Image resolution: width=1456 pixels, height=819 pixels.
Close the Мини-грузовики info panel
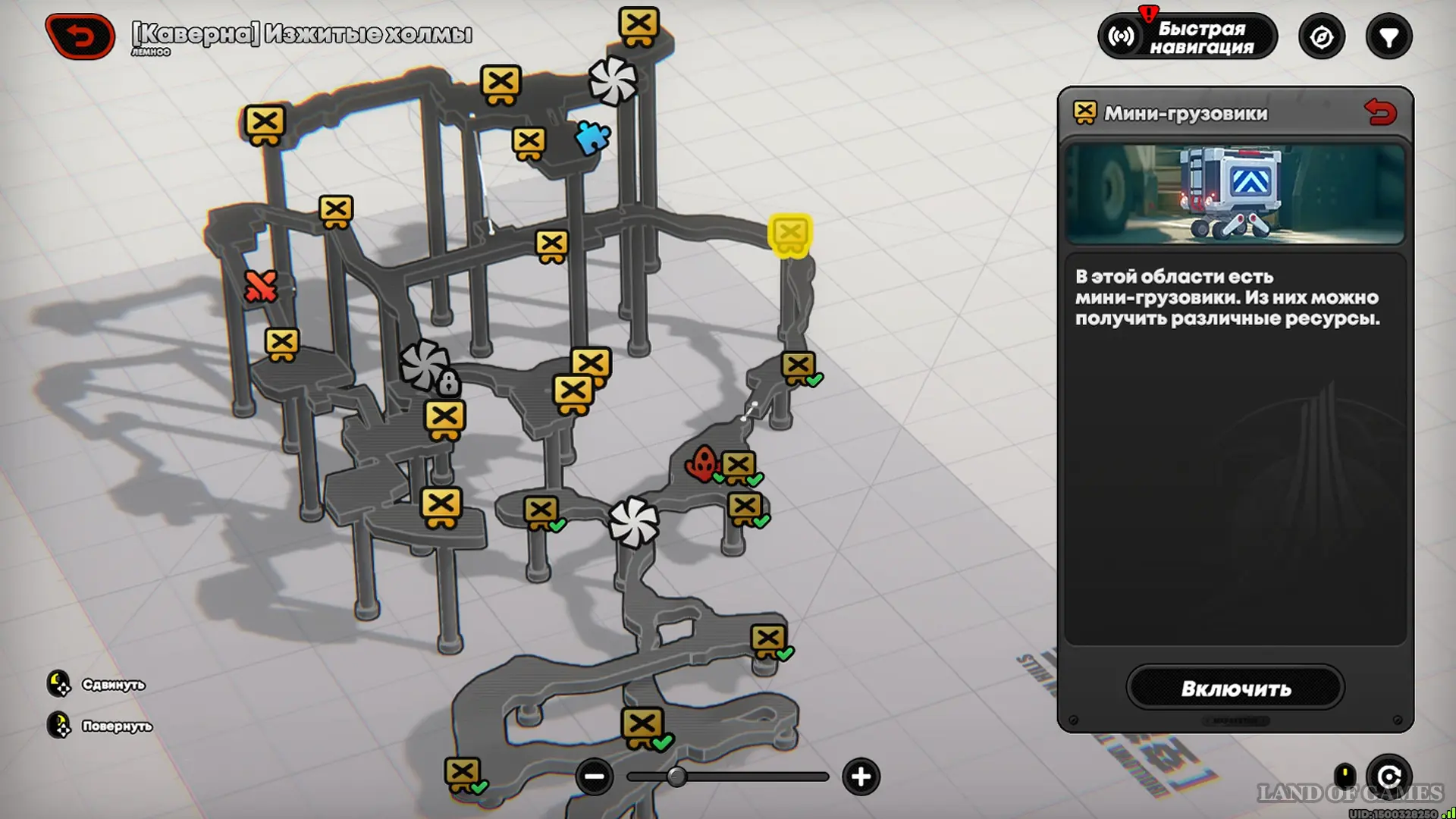click(1379, 113)
